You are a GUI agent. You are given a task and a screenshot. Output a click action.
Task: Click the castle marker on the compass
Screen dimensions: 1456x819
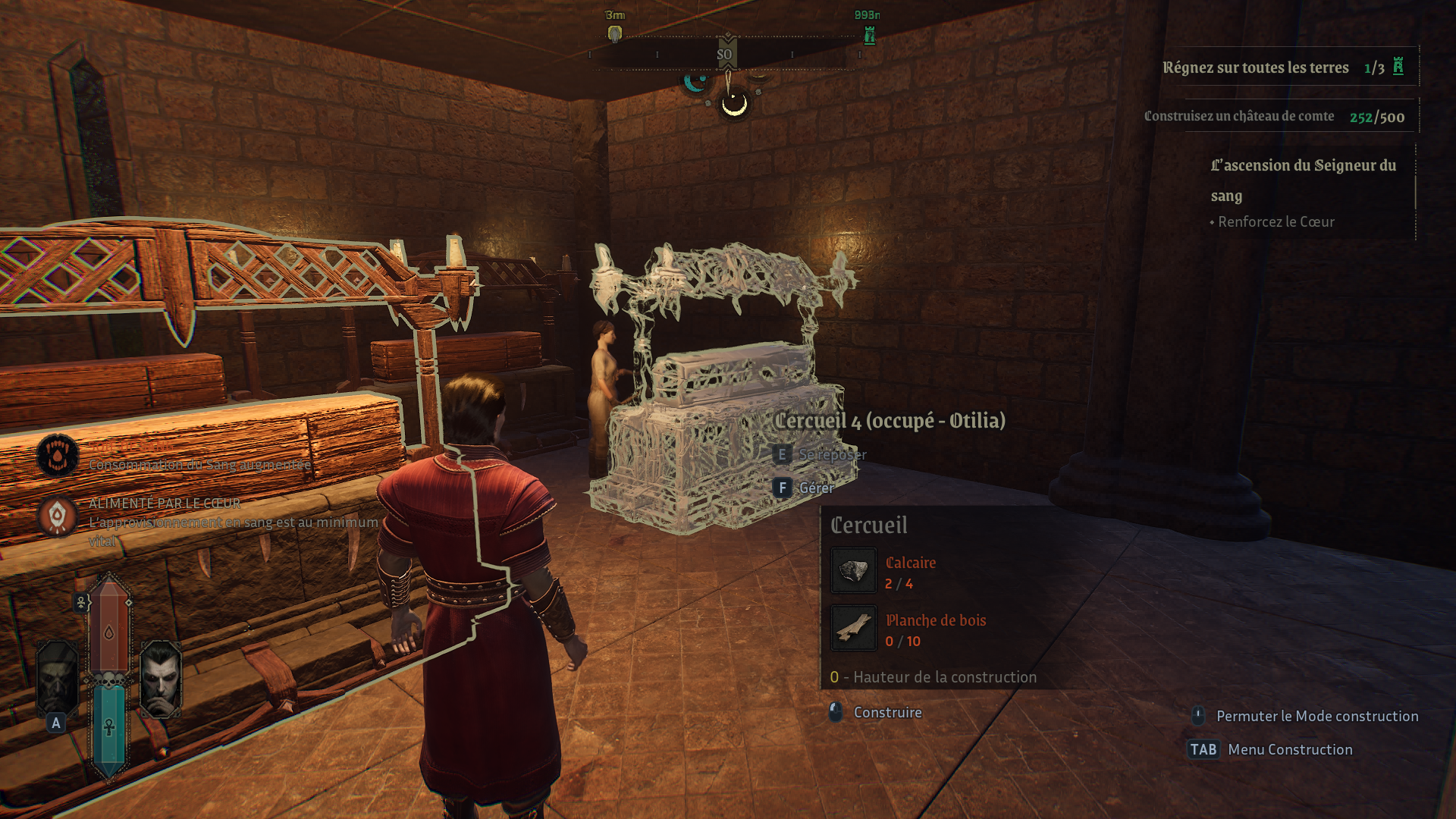(x=870, y=35)
